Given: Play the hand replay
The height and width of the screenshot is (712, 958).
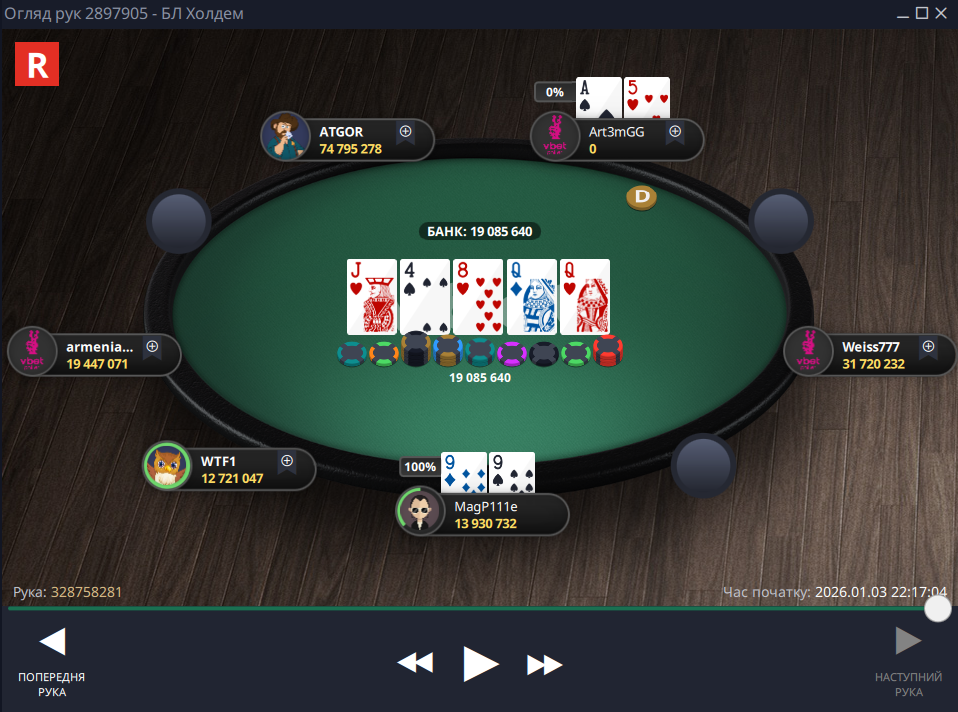Looking at the screenshot, I should tap(480, 662).
